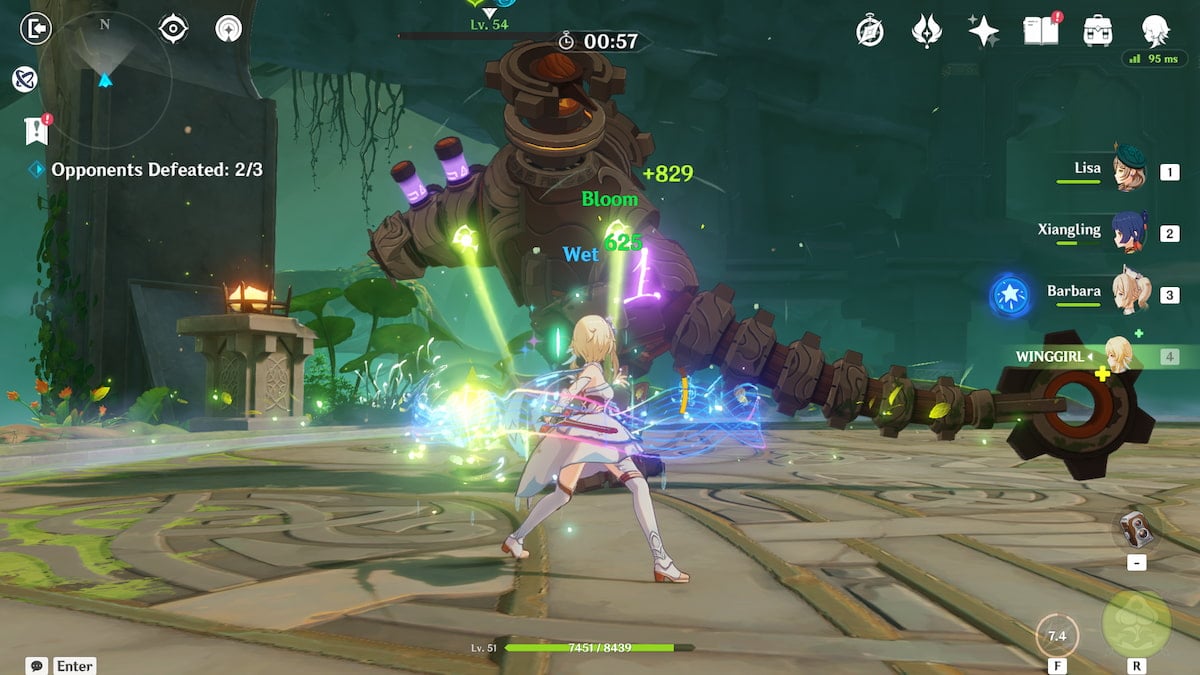This screenshot has height=675, width=1200.
Task: Click the exit domain door icon
Action: (35, 28)
